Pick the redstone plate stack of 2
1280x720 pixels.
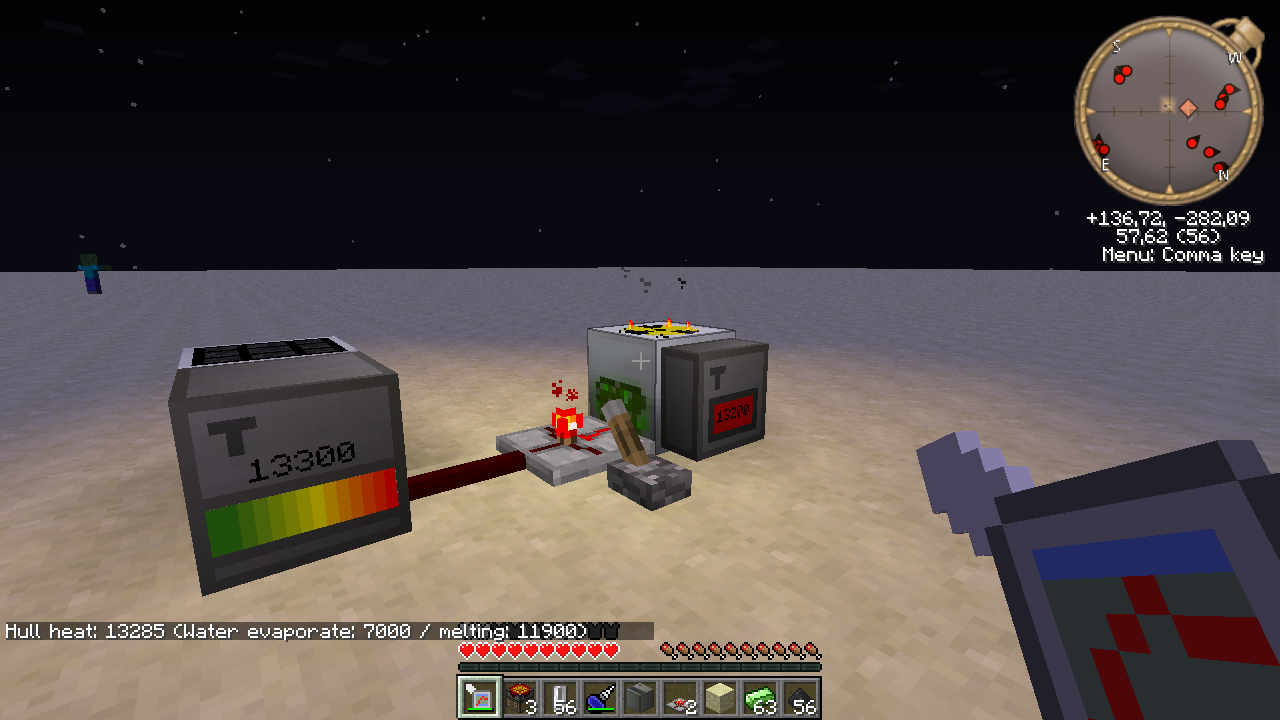click(x=680, y=697)
